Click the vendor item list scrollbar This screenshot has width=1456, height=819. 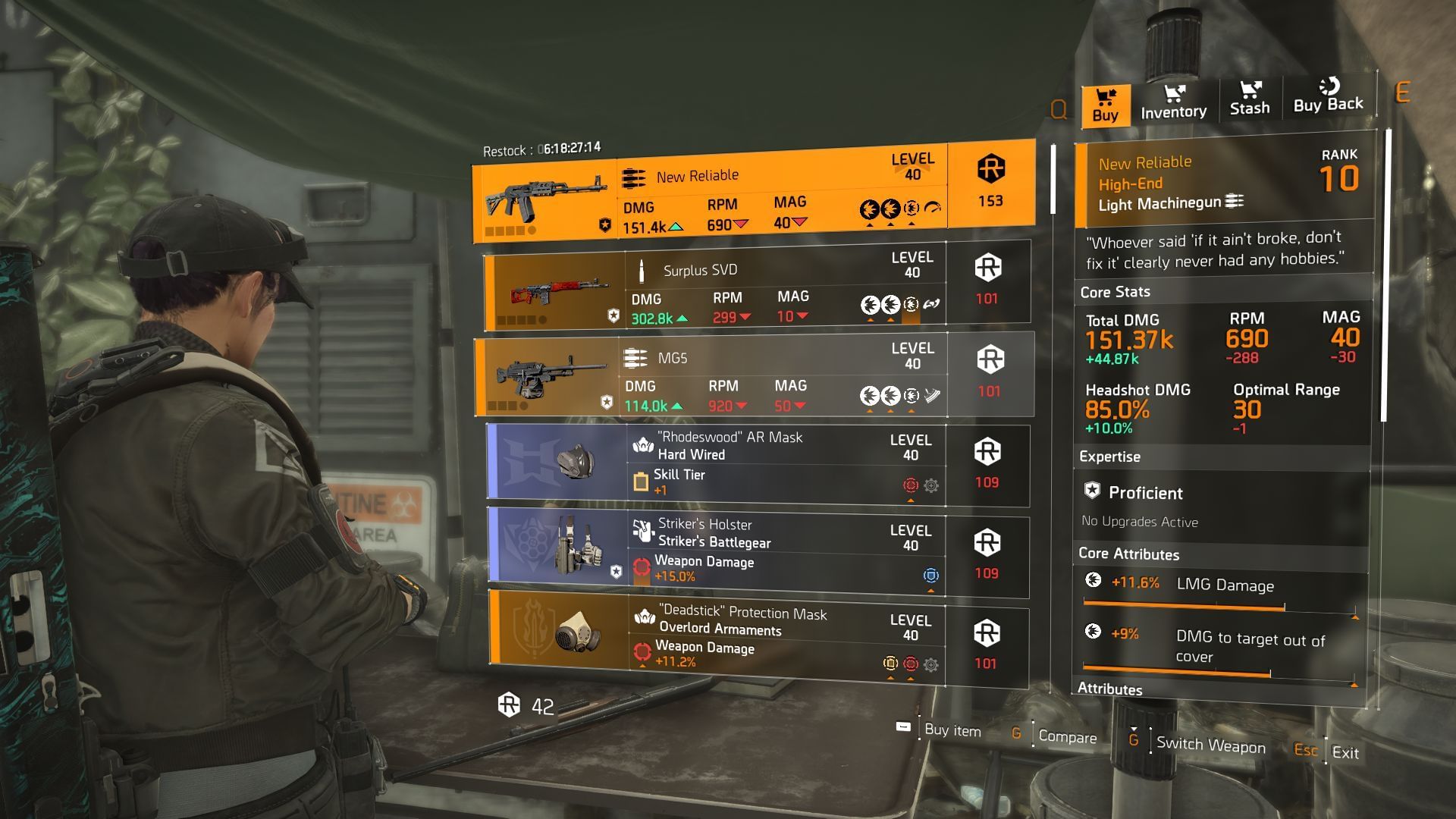point(1053,180)
